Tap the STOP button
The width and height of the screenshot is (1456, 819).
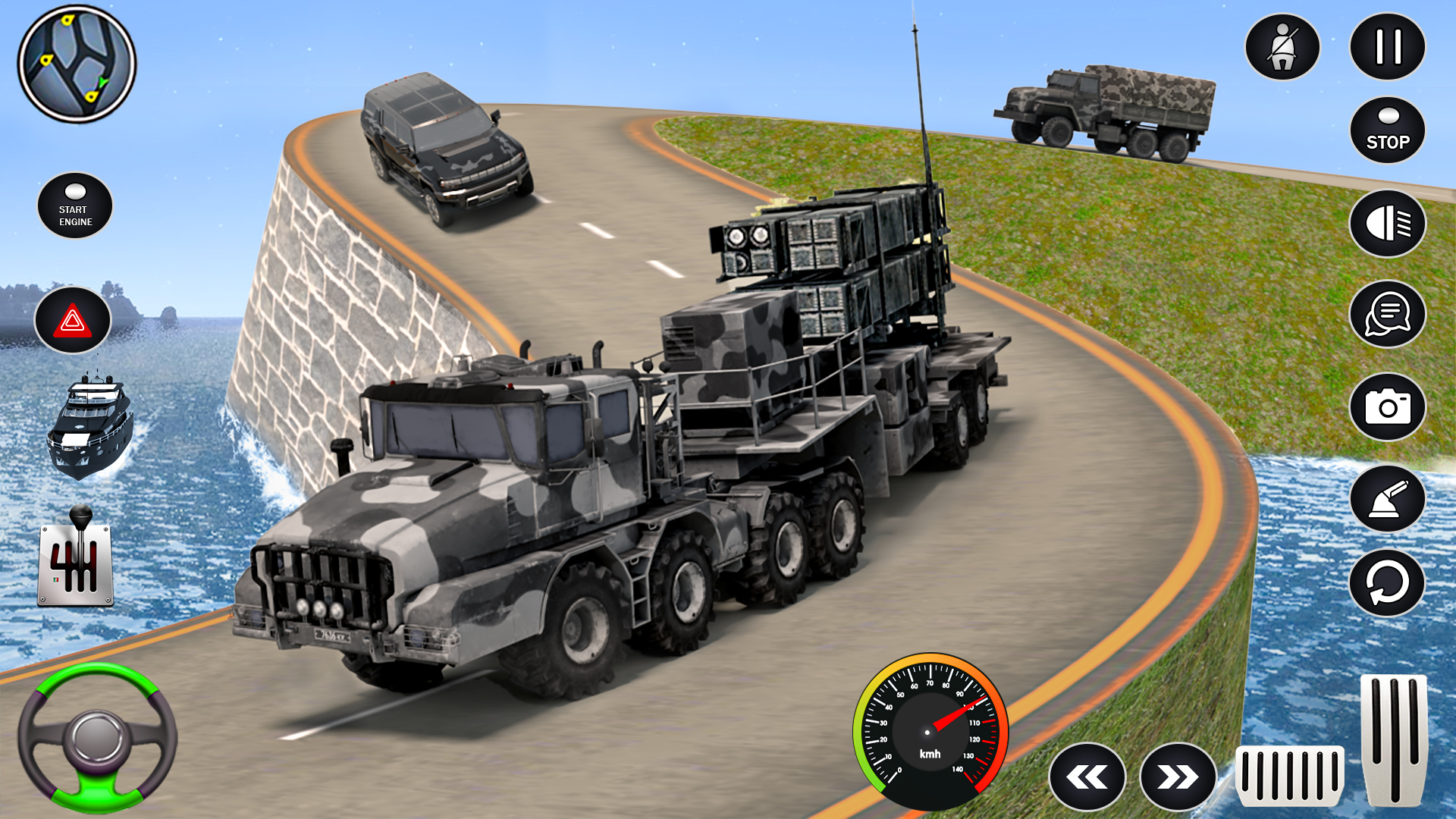point(1386,129)
